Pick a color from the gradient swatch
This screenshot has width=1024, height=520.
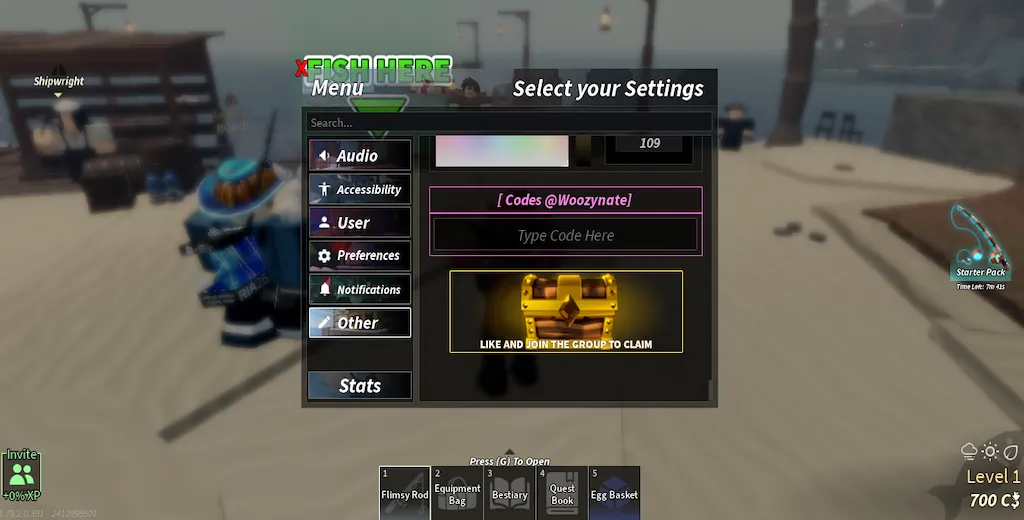502,150
